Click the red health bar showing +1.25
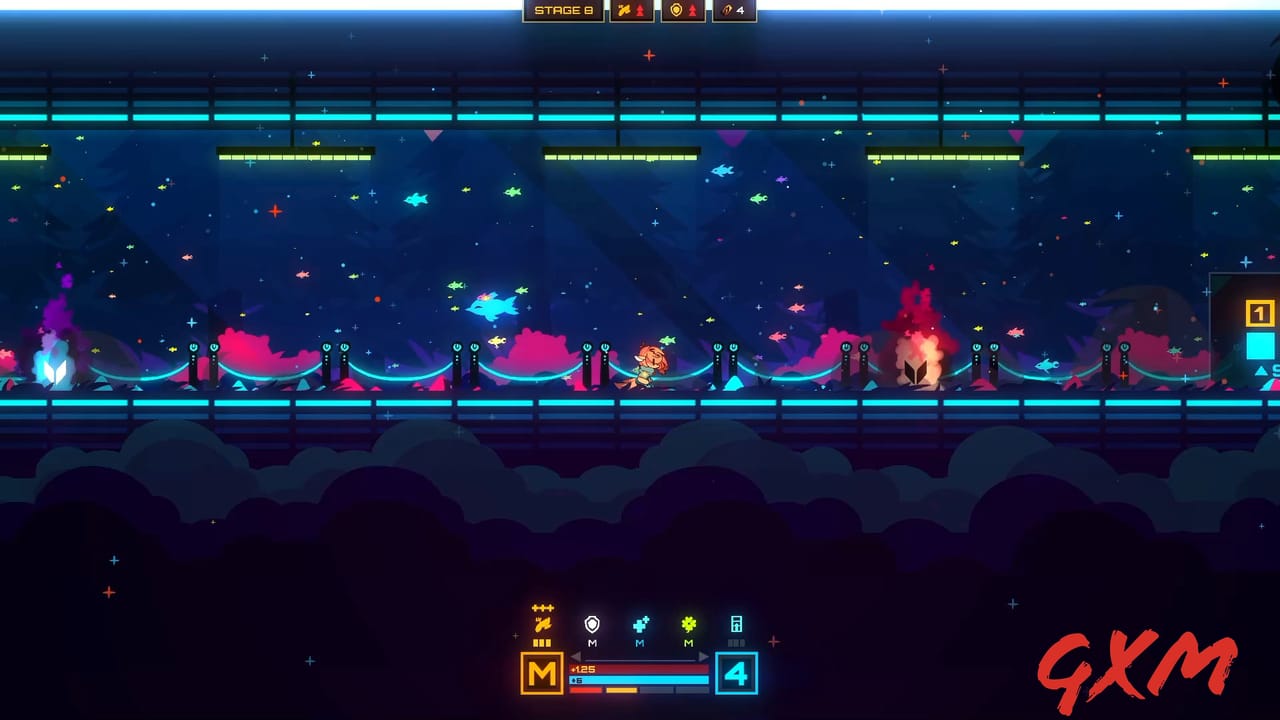Viewport: 1280px width, 720px height. click(x=638, y=668)
